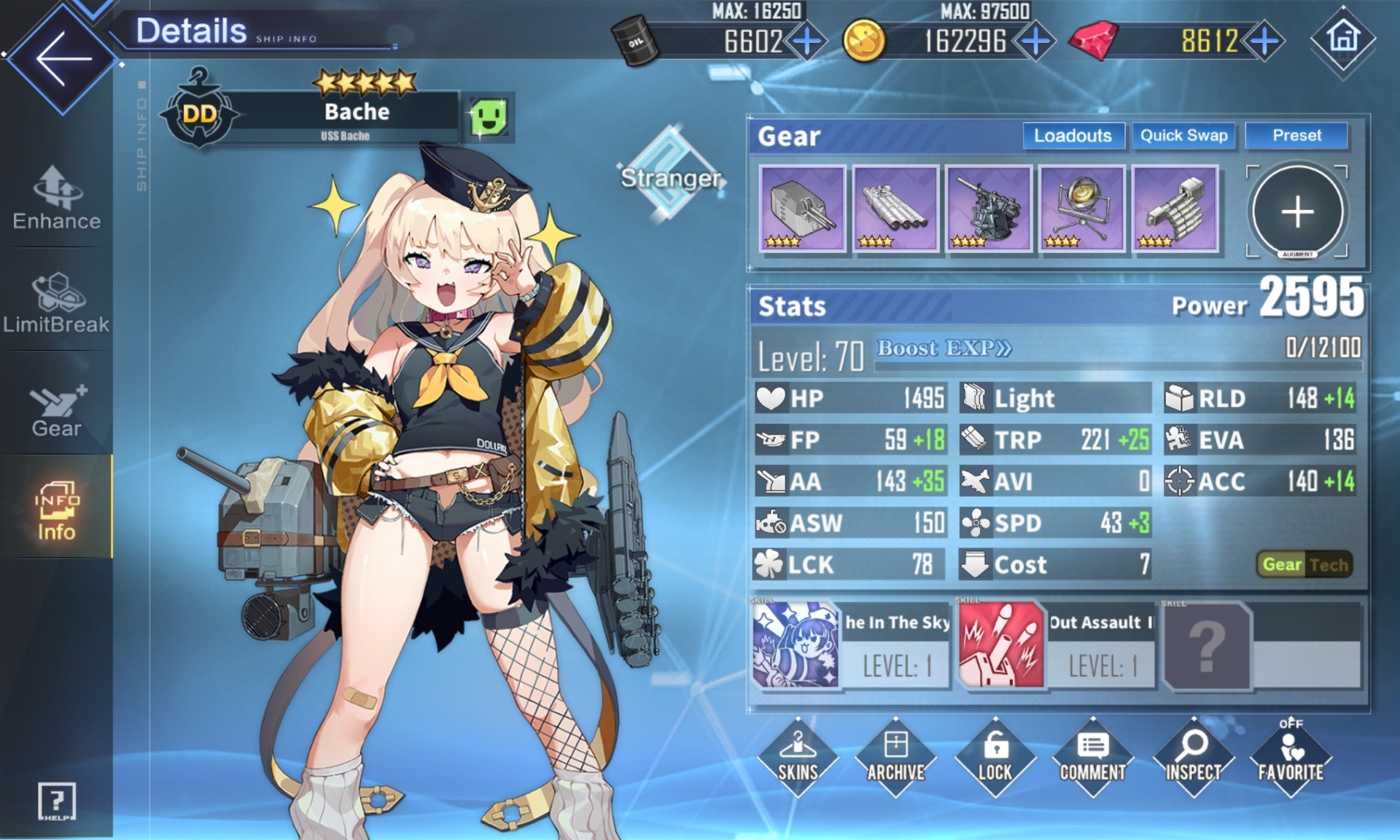Image resolution: width=1400 pixels, height=840 pixels.
Task: Click the Quick Swap button
Action: tap(1183, 136)
